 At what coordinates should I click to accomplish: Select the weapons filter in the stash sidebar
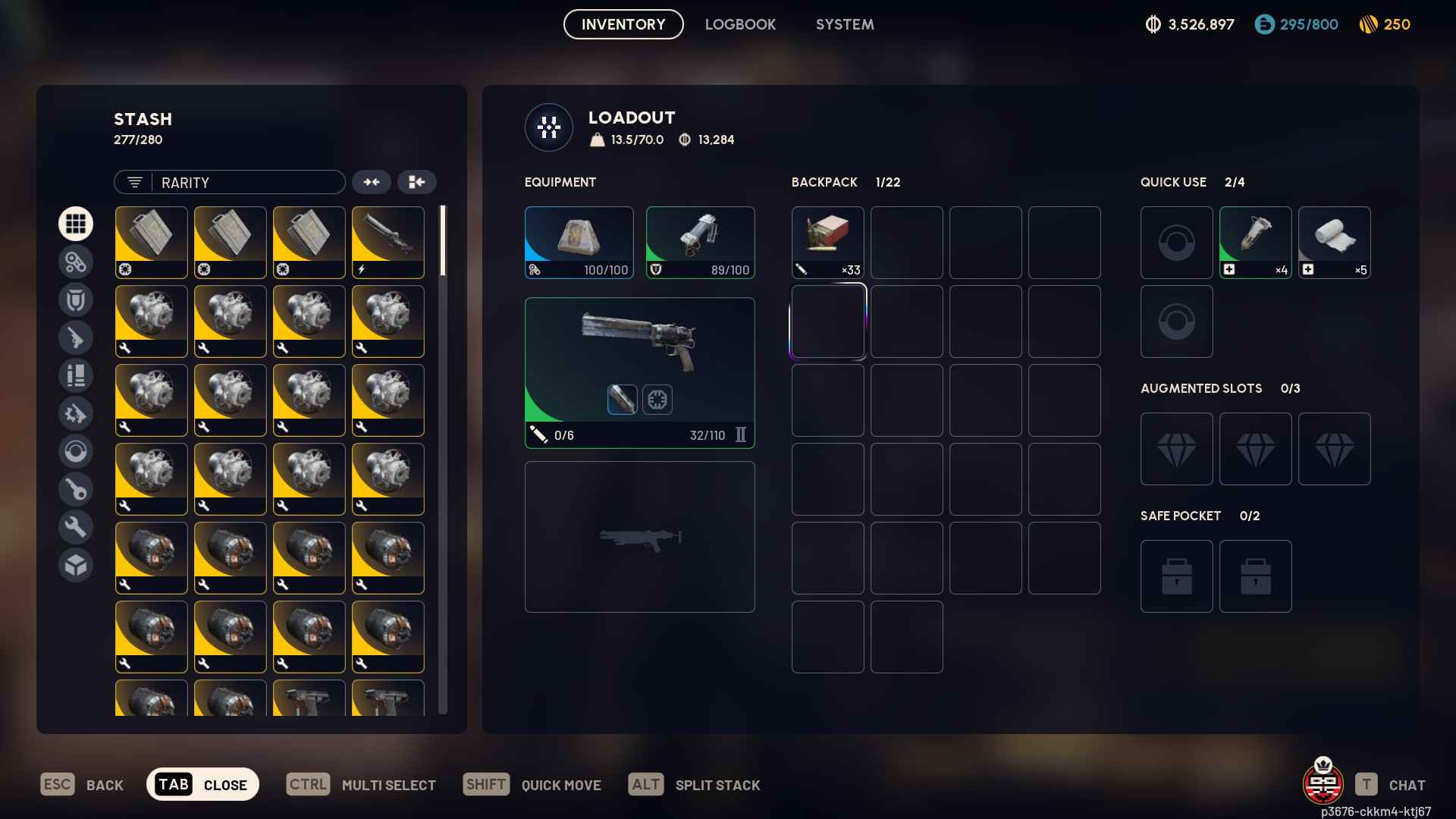76,337
